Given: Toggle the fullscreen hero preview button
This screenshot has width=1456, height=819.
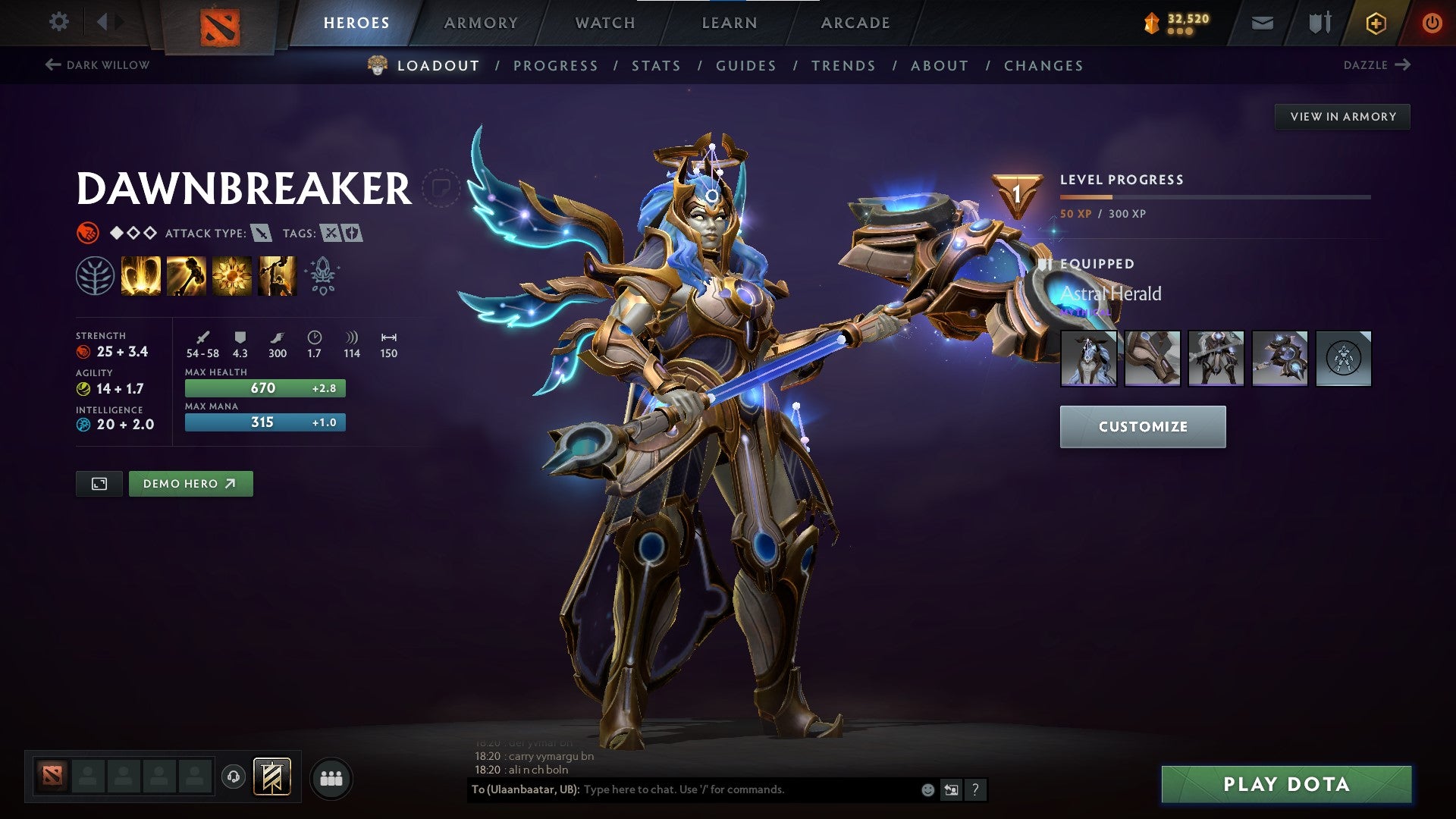Looking at the screenshot, I should [100, 483].
